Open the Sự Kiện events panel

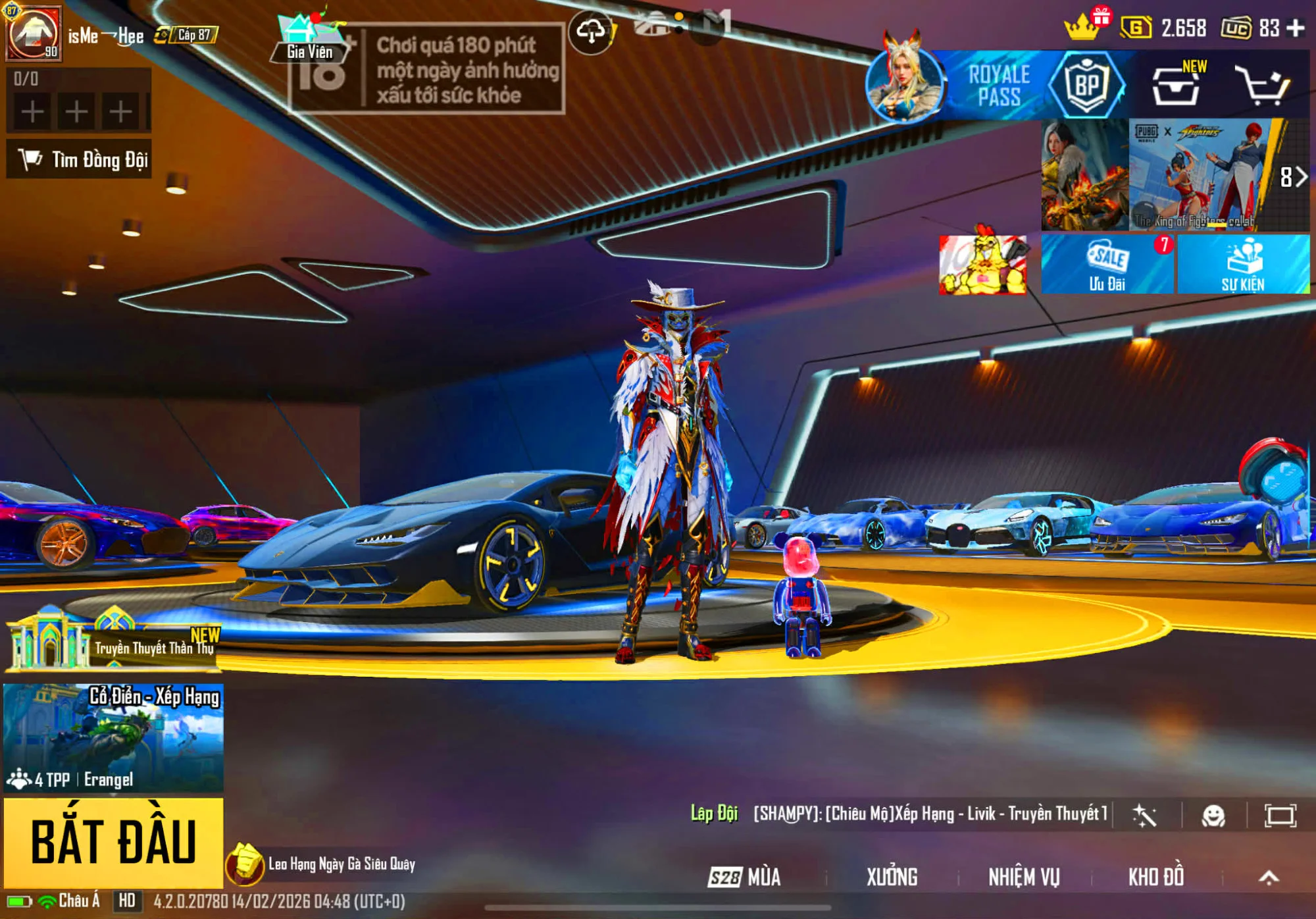tap(1243, 265)
